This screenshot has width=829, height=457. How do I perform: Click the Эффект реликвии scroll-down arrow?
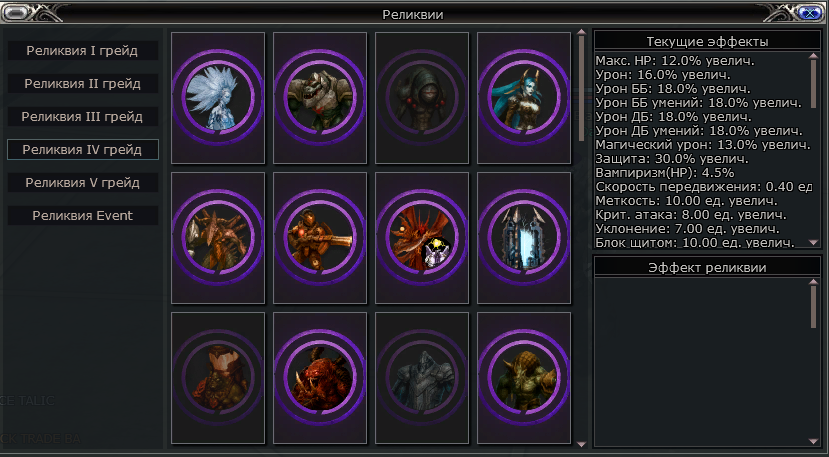[x=813, y=441]
